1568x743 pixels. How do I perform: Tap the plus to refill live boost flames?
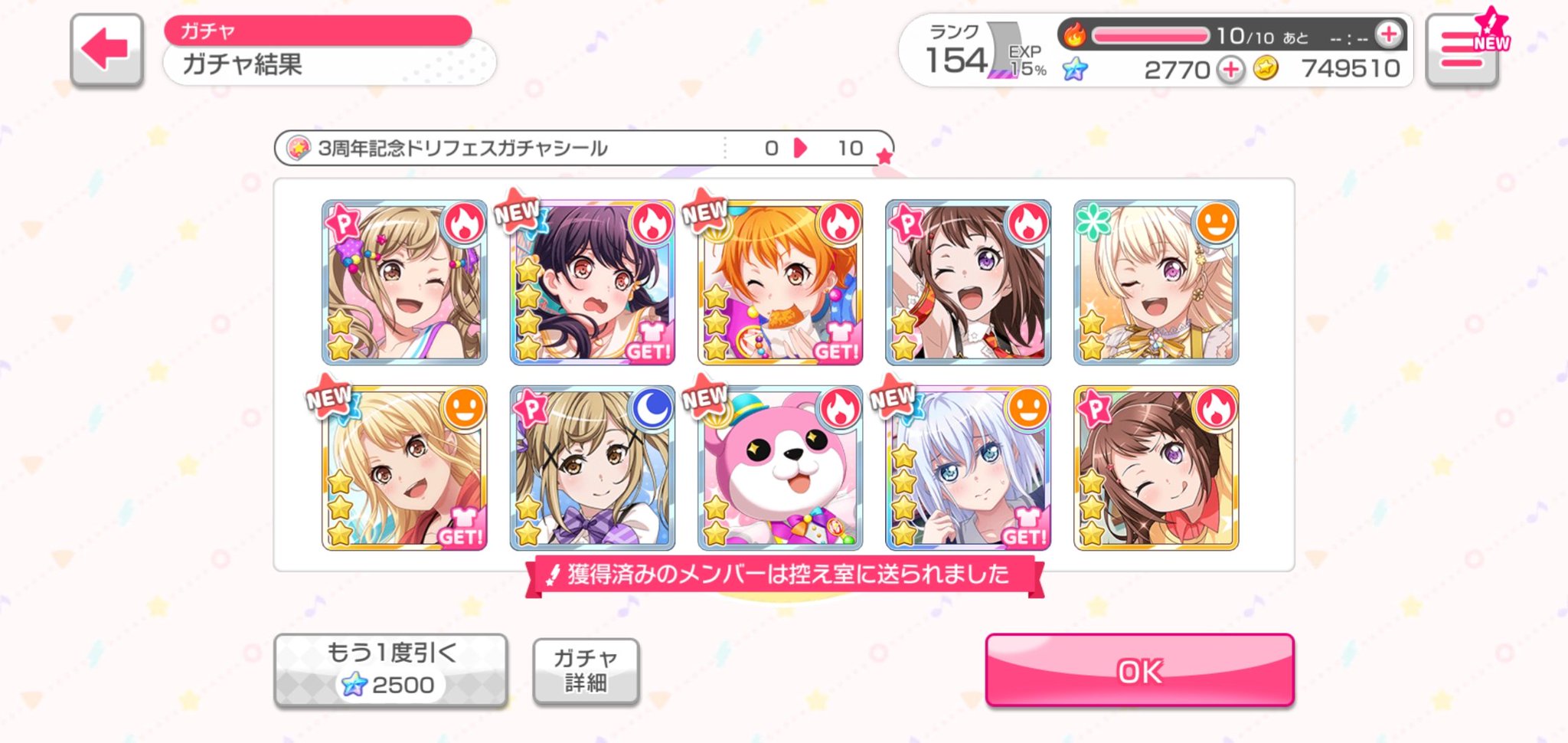[1387, 34]
